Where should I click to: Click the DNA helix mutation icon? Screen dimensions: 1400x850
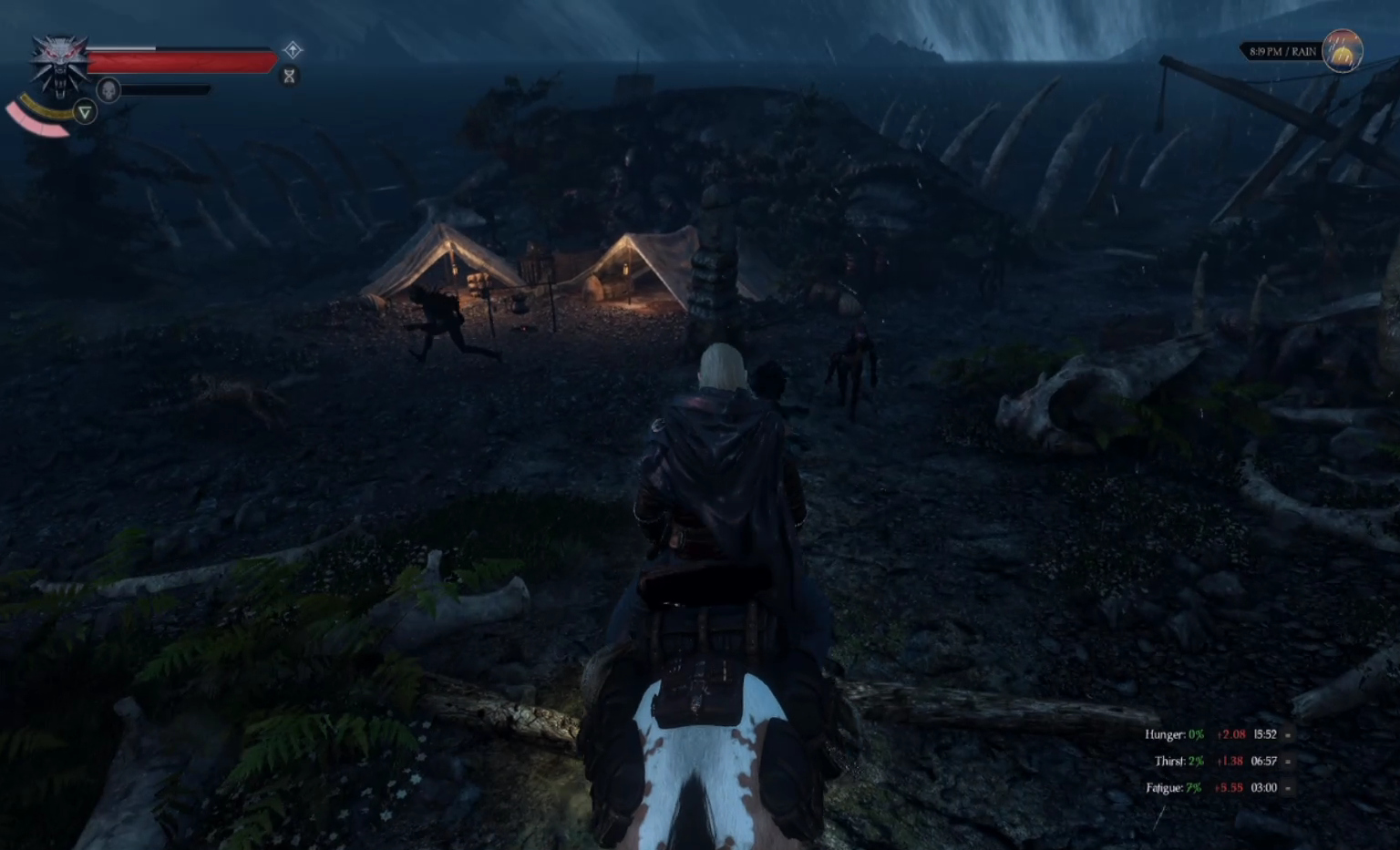point(290,76)
